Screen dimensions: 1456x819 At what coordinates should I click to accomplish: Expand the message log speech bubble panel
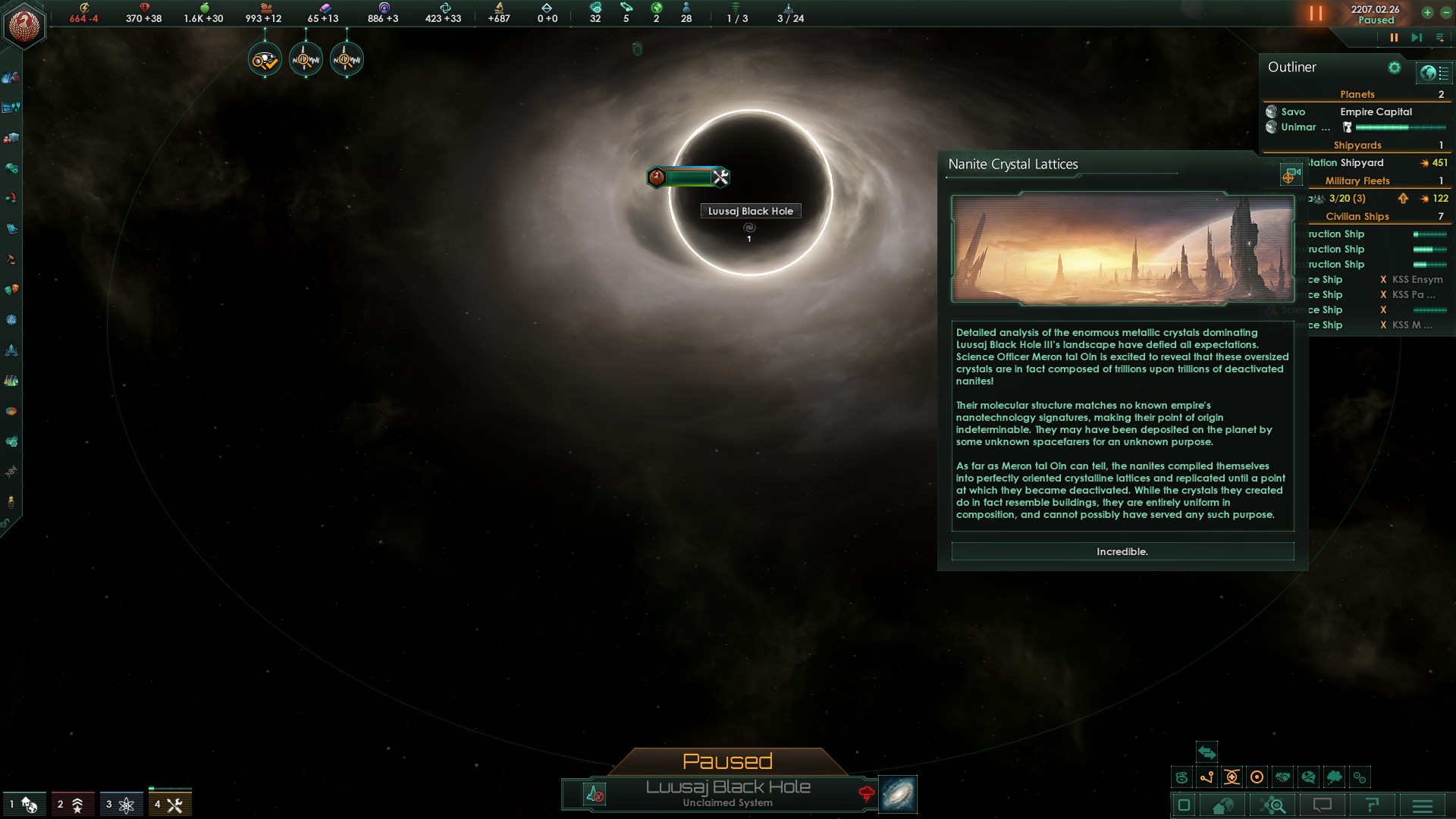click(1323, 807)
